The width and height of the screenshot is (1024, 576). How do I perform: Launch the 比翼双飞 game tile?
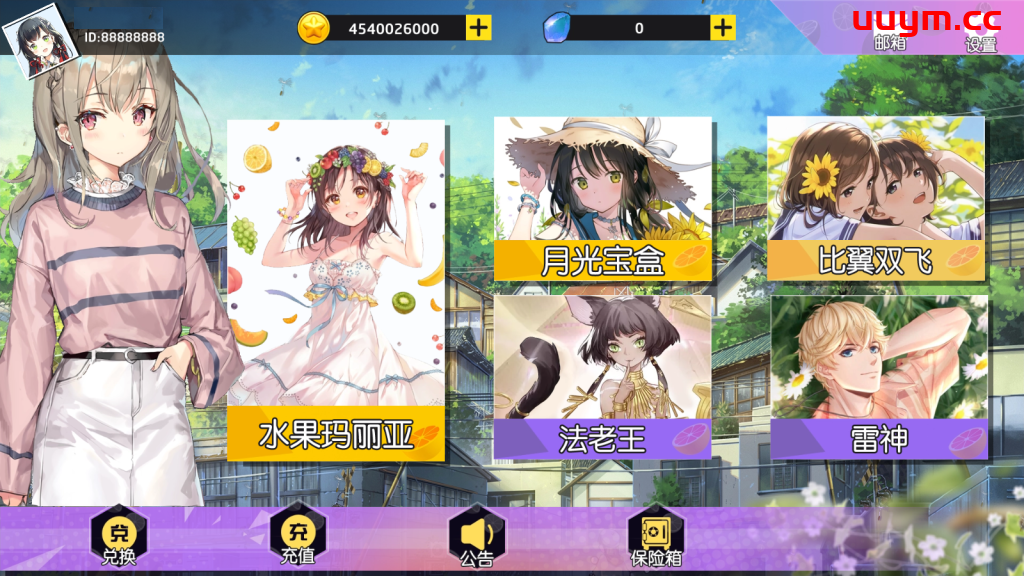[875, 198]
